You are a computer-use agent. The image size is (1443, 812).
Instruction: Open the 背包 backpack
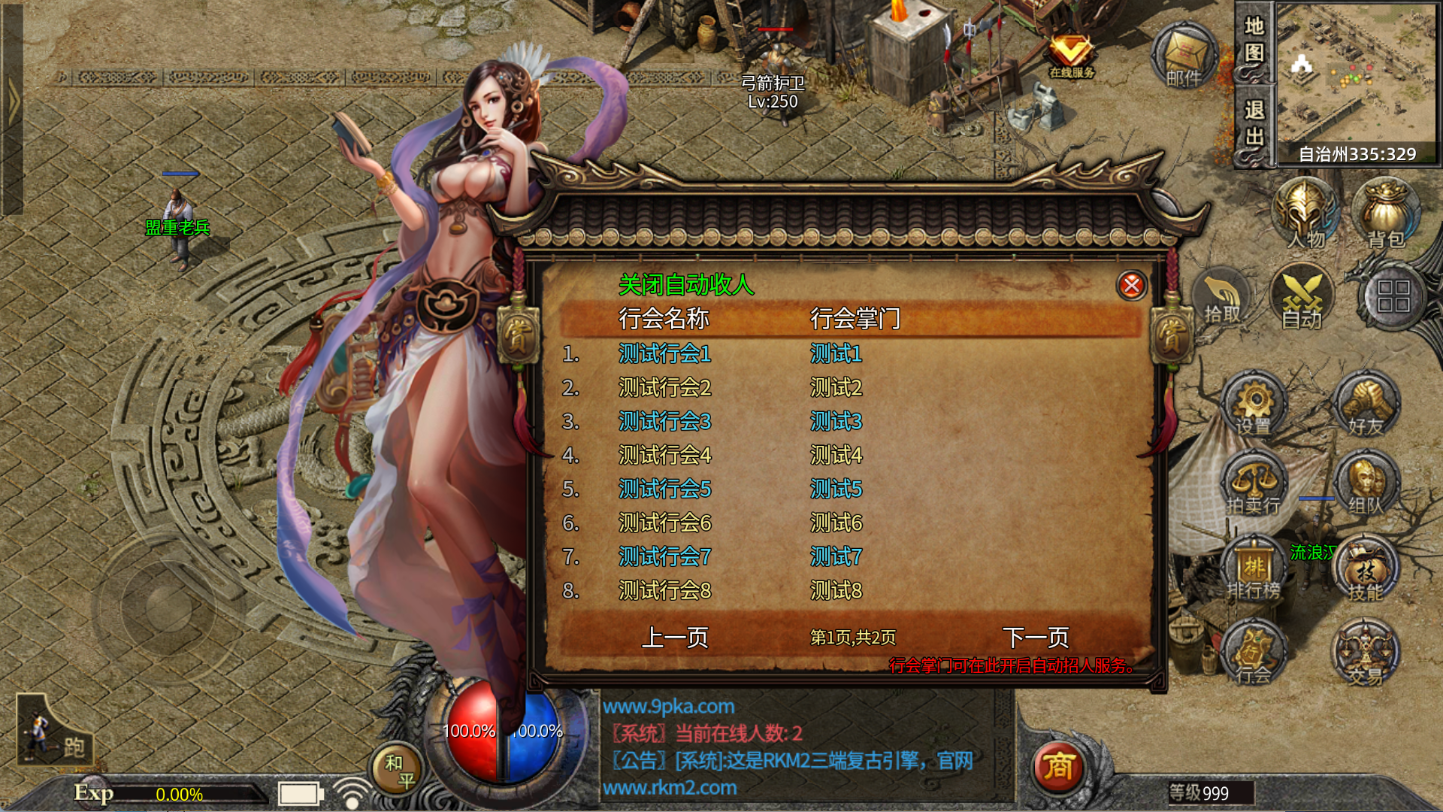click(x=1386, y=213)
